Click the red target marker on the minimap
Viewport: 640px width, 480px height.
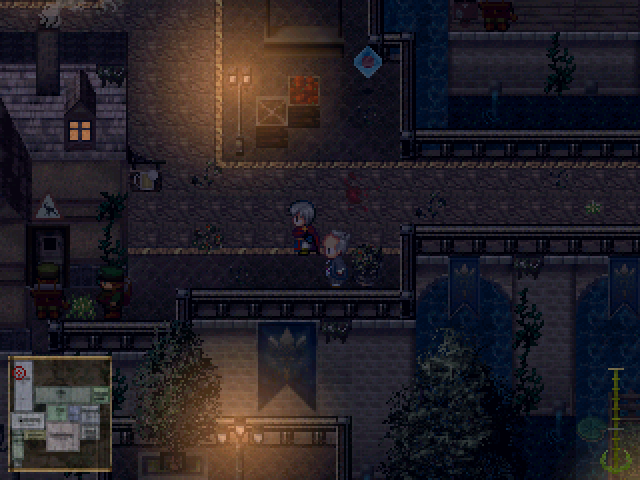coord(20,372)
